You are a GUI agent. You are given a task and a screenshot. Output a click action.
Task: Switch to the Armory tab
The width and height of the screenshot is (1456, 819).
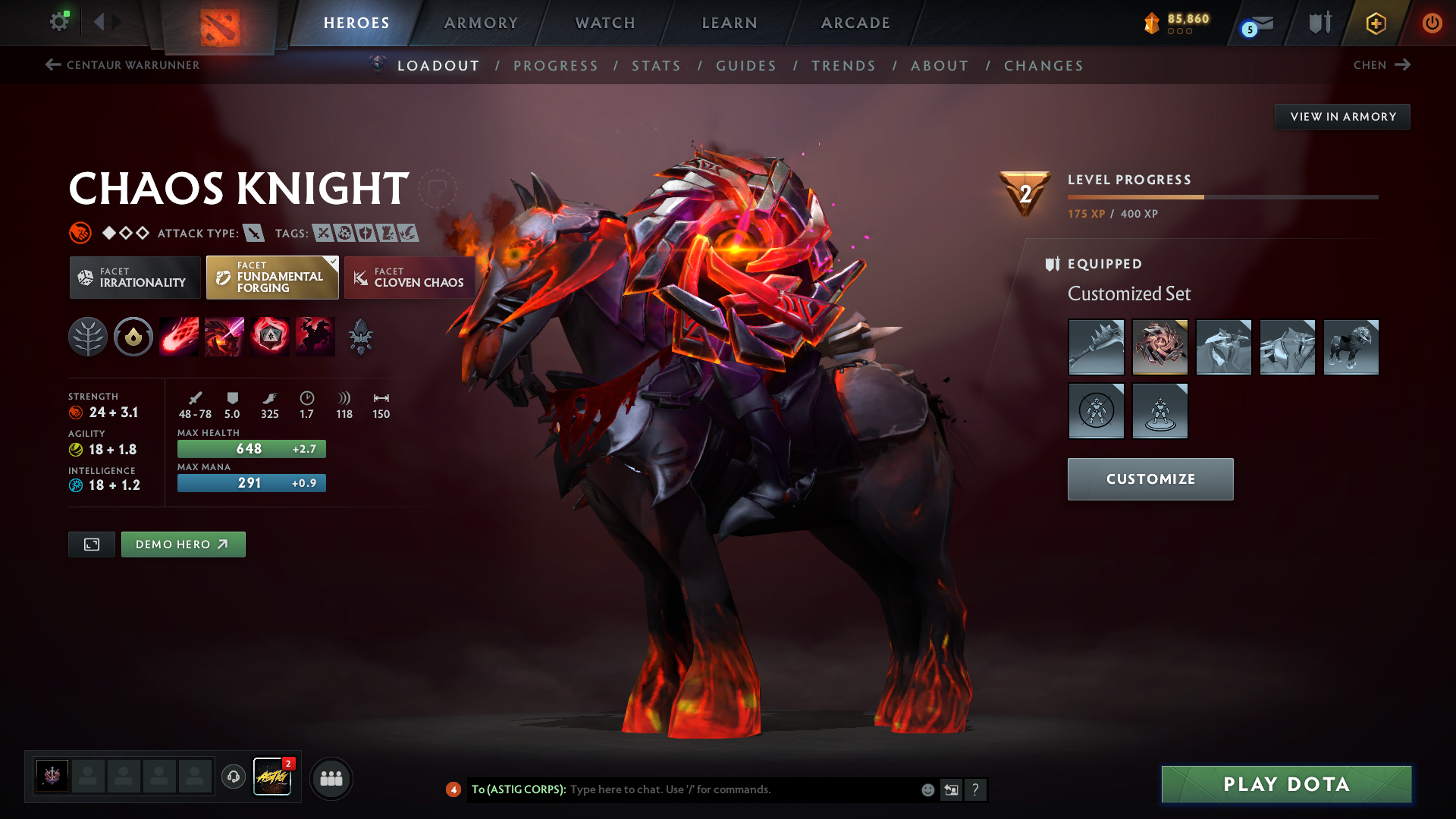point(481,23)
